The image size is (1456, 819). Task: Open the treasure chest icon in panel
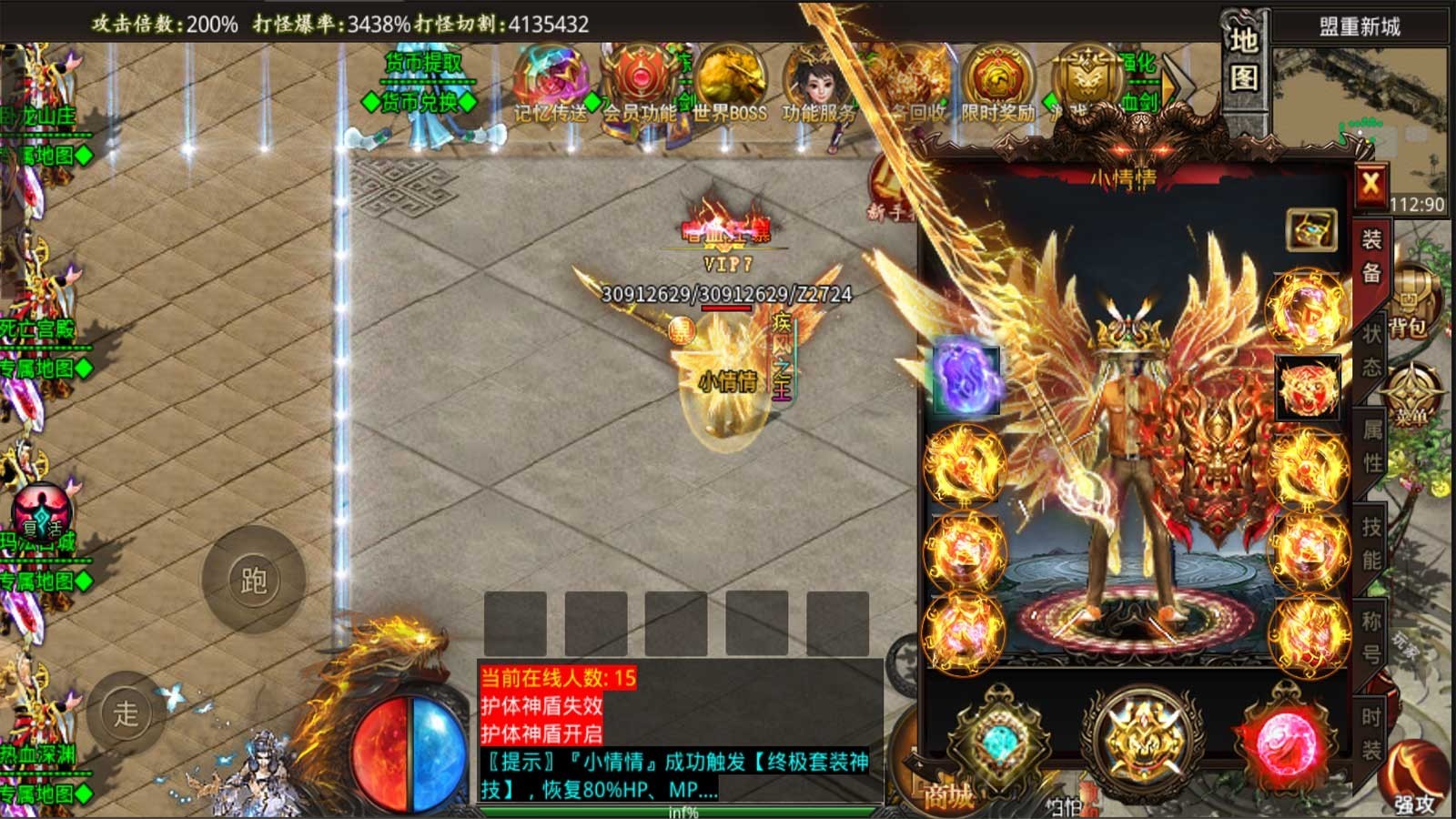tap(1310, 229)
